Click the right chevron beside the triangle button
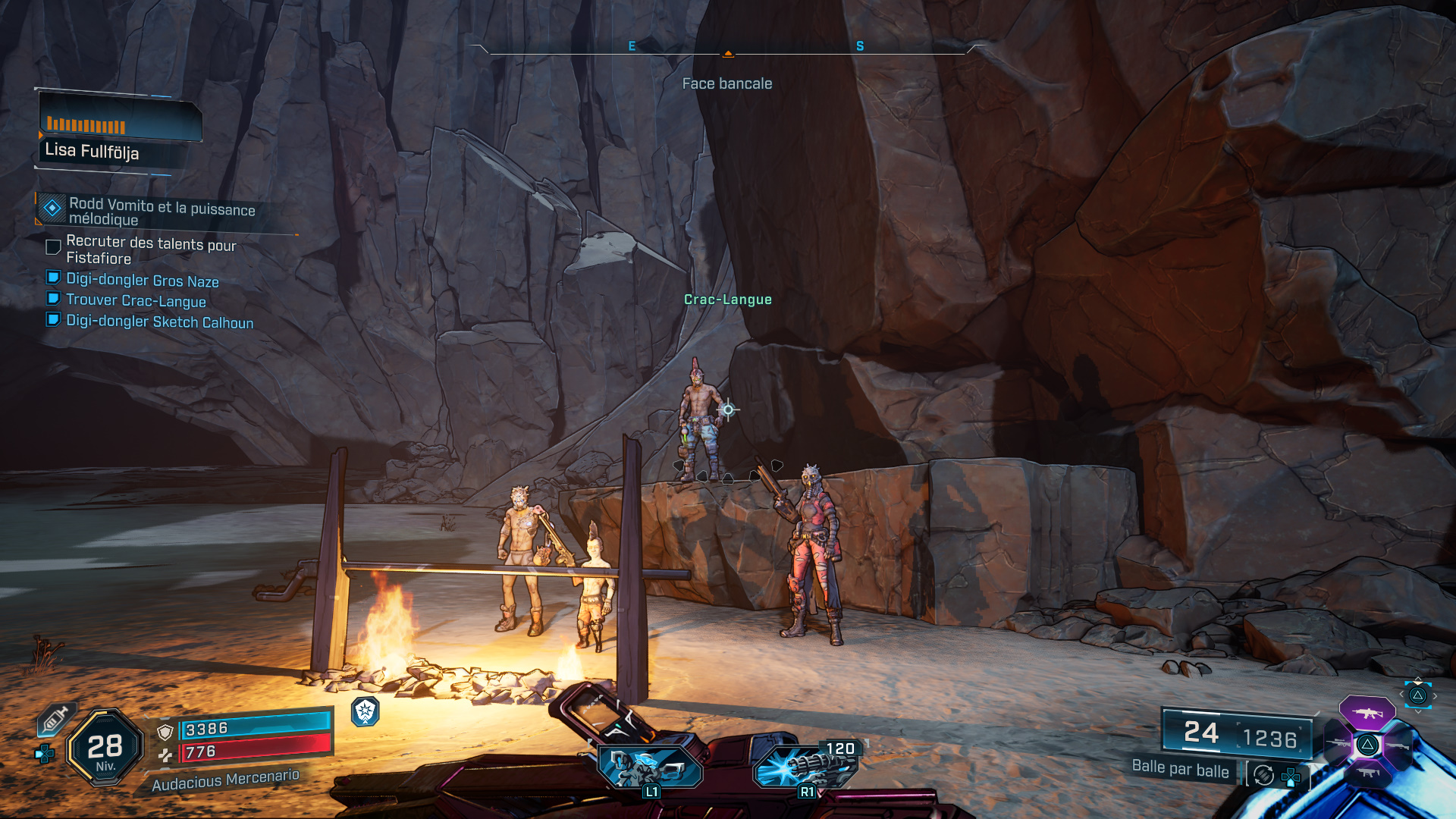1456x819 pixels. click(x=1436, y=695)
